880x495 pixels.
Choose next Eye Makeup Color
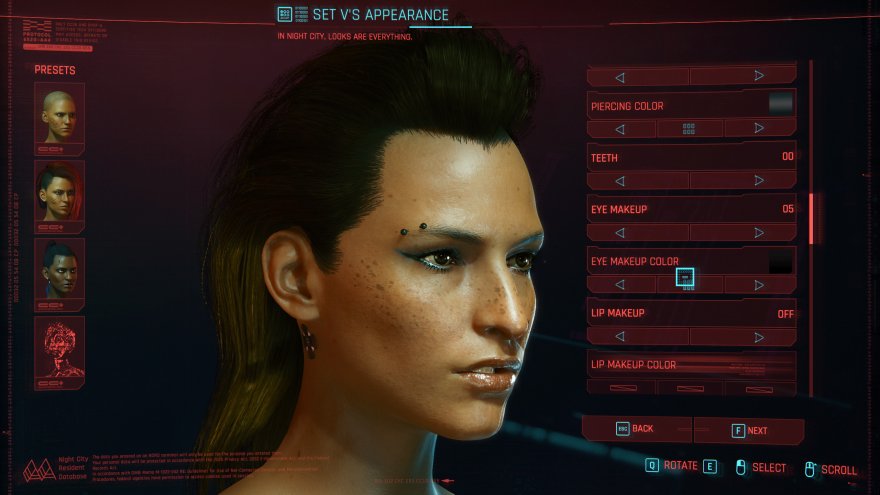759,285
